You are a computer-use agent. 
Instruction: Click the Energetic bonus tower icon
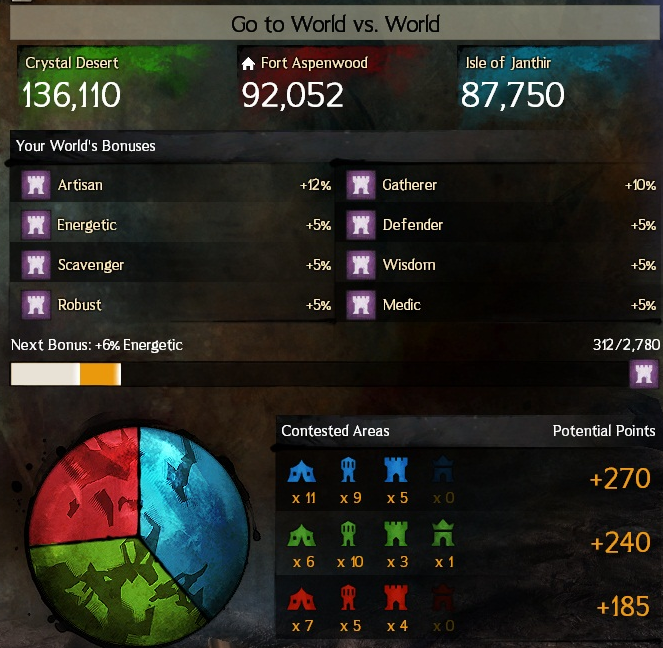click(36, 225)
